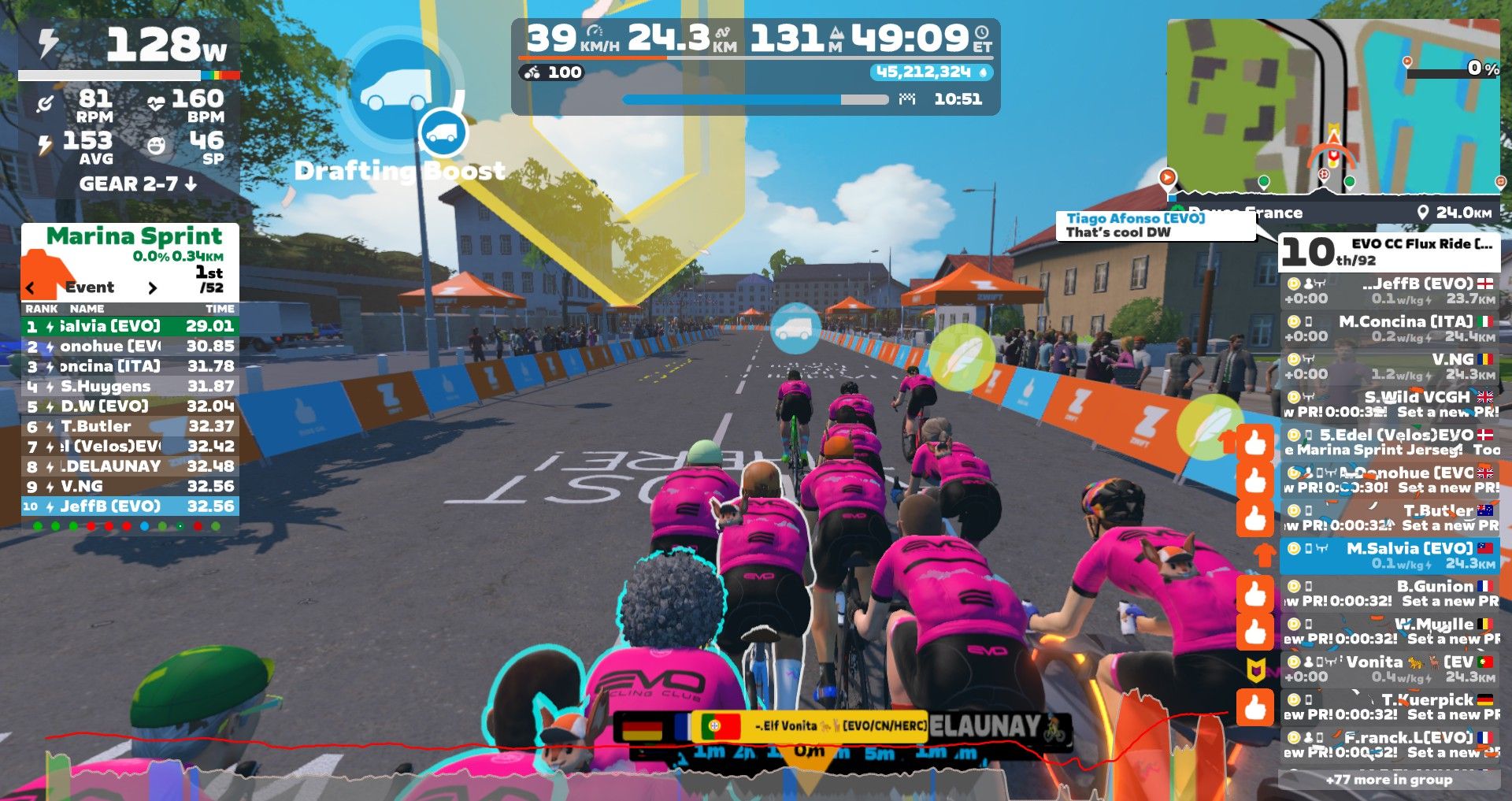Give Ride On thumbs-up beside S.Edel

click(1254, 443)
